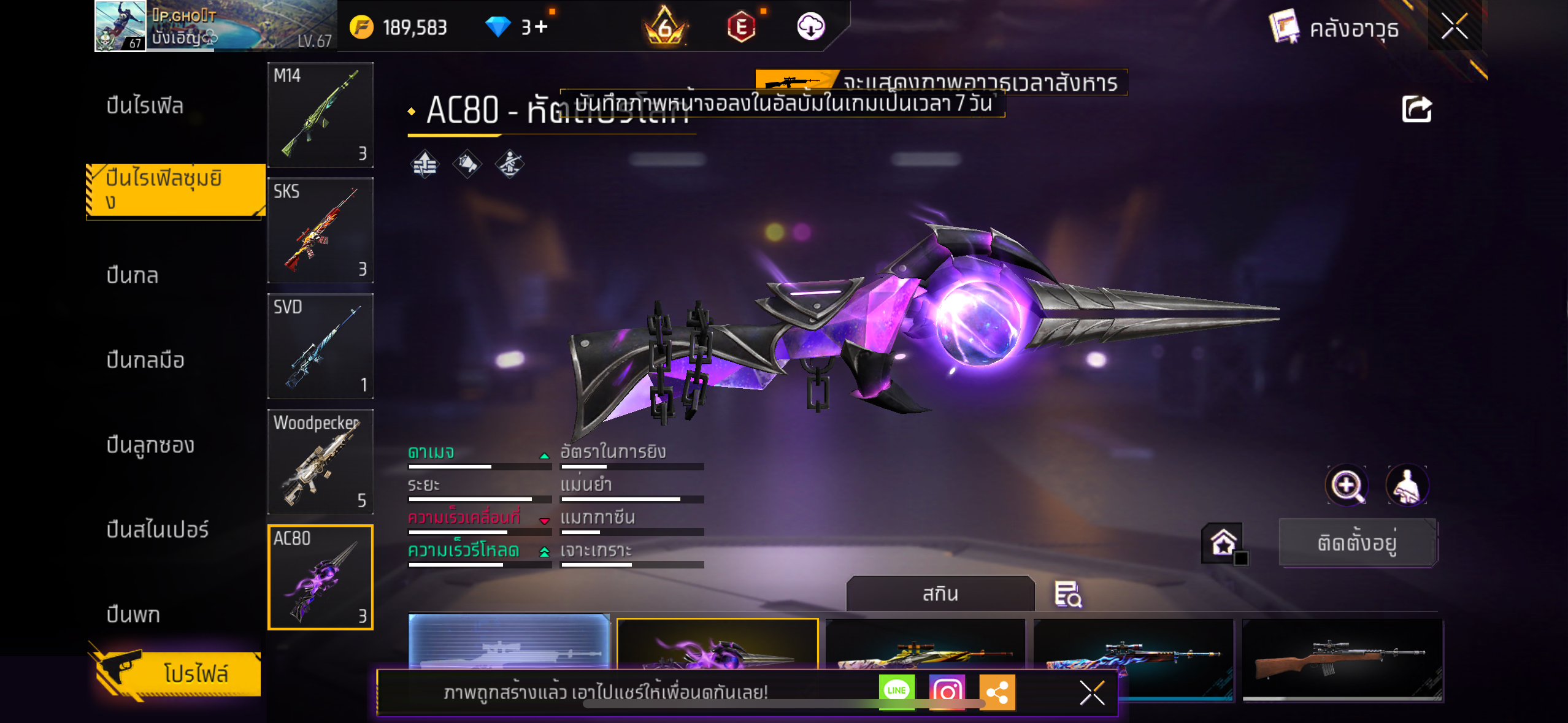Screen dimensions: 1568x723
Task: Select the SVD weapon slot
Action: point(320,346)
